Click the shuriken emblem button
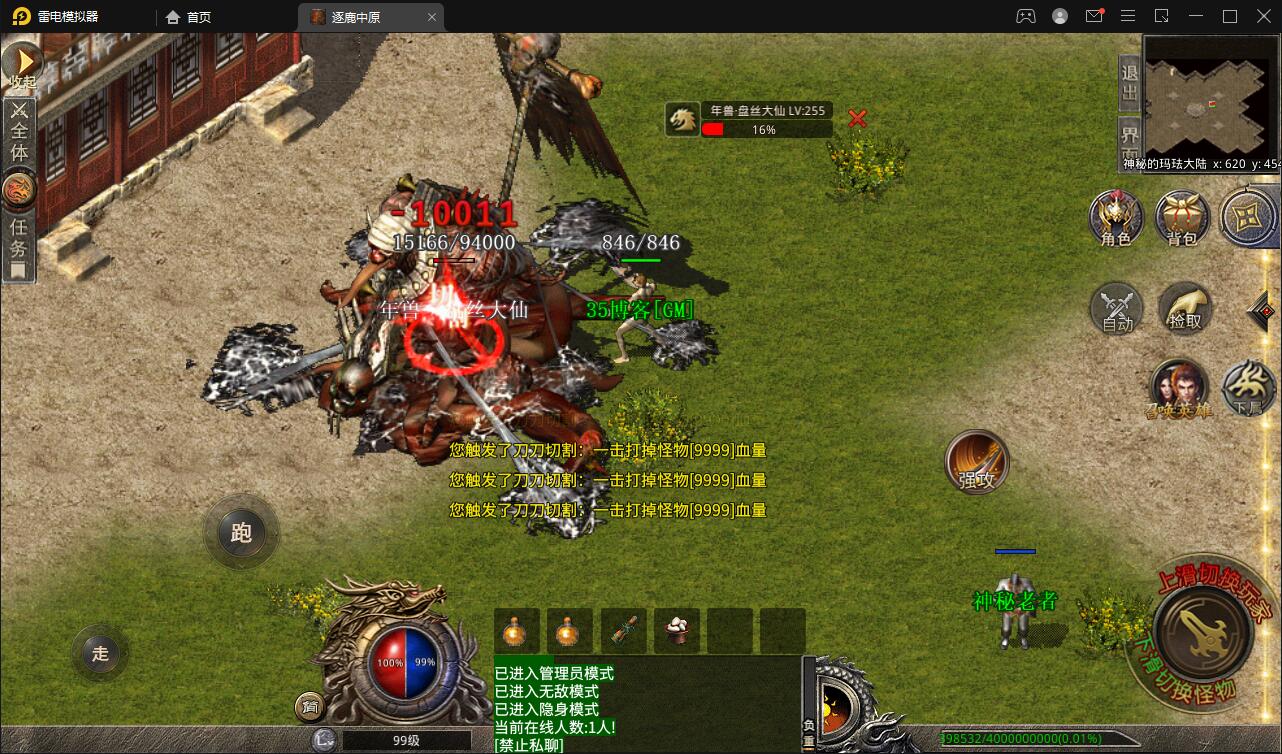The image size is (1282, 754). tap(1248, 216)
